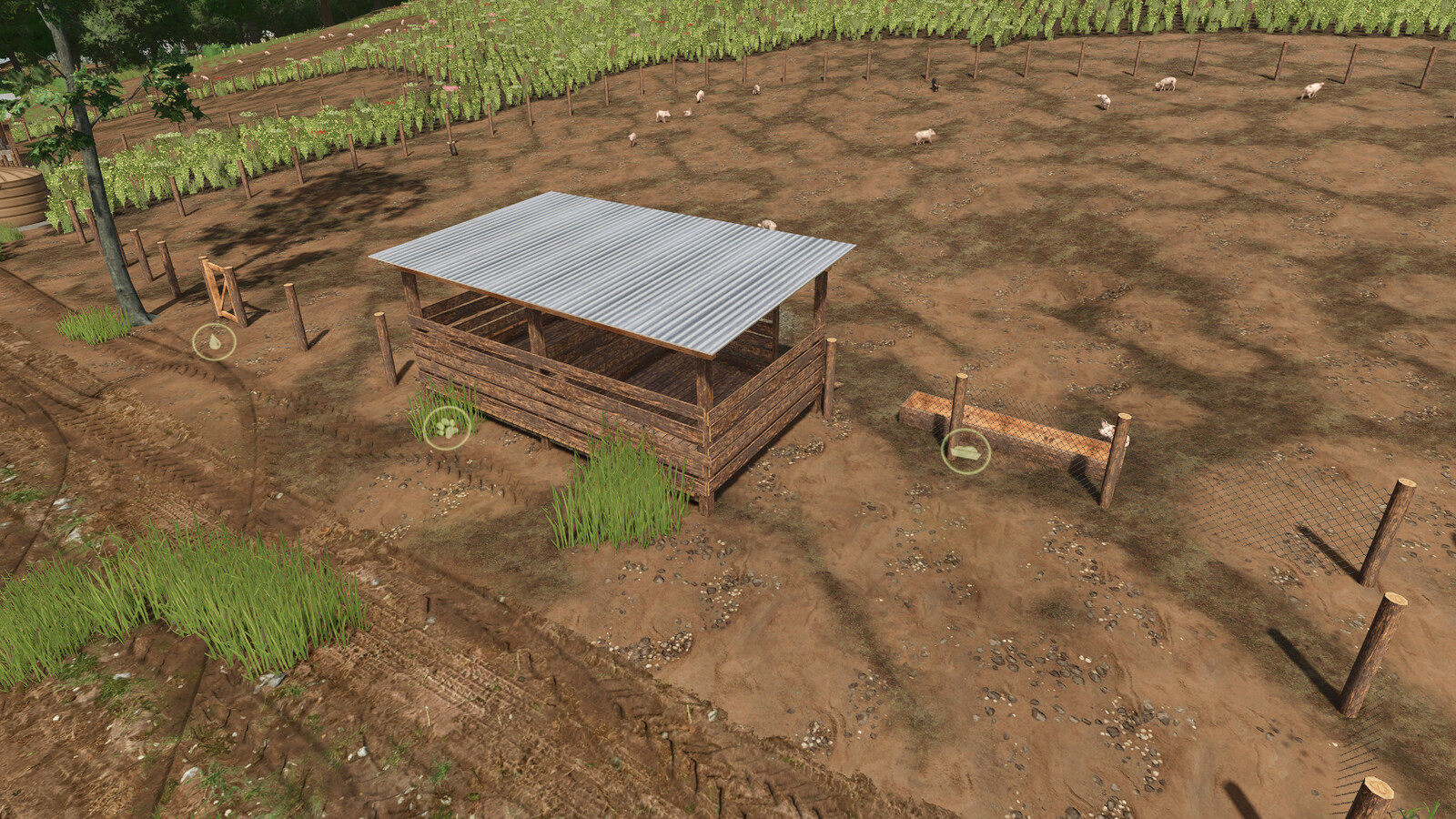Image resolution: width=1456 pixels, height=819 pixels.
Task: Click the white piglet near the trough
Action: 1106,428
